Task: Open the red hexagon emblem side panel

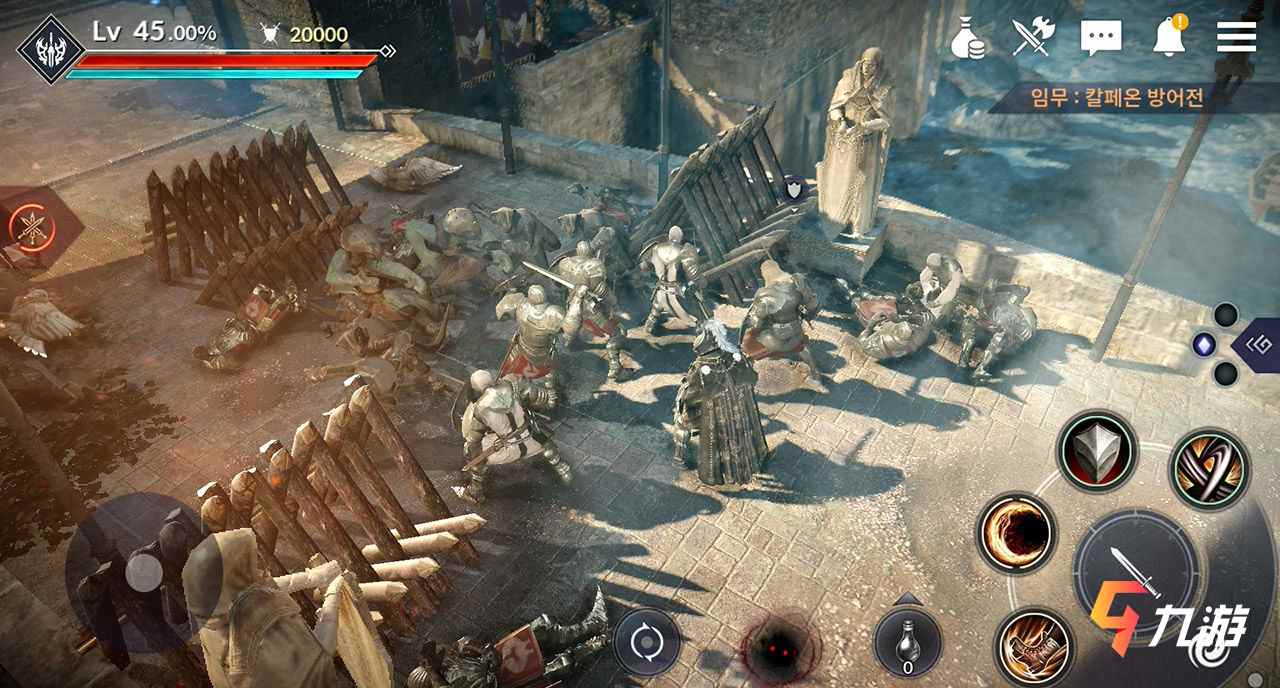Action: coord(33,226)
